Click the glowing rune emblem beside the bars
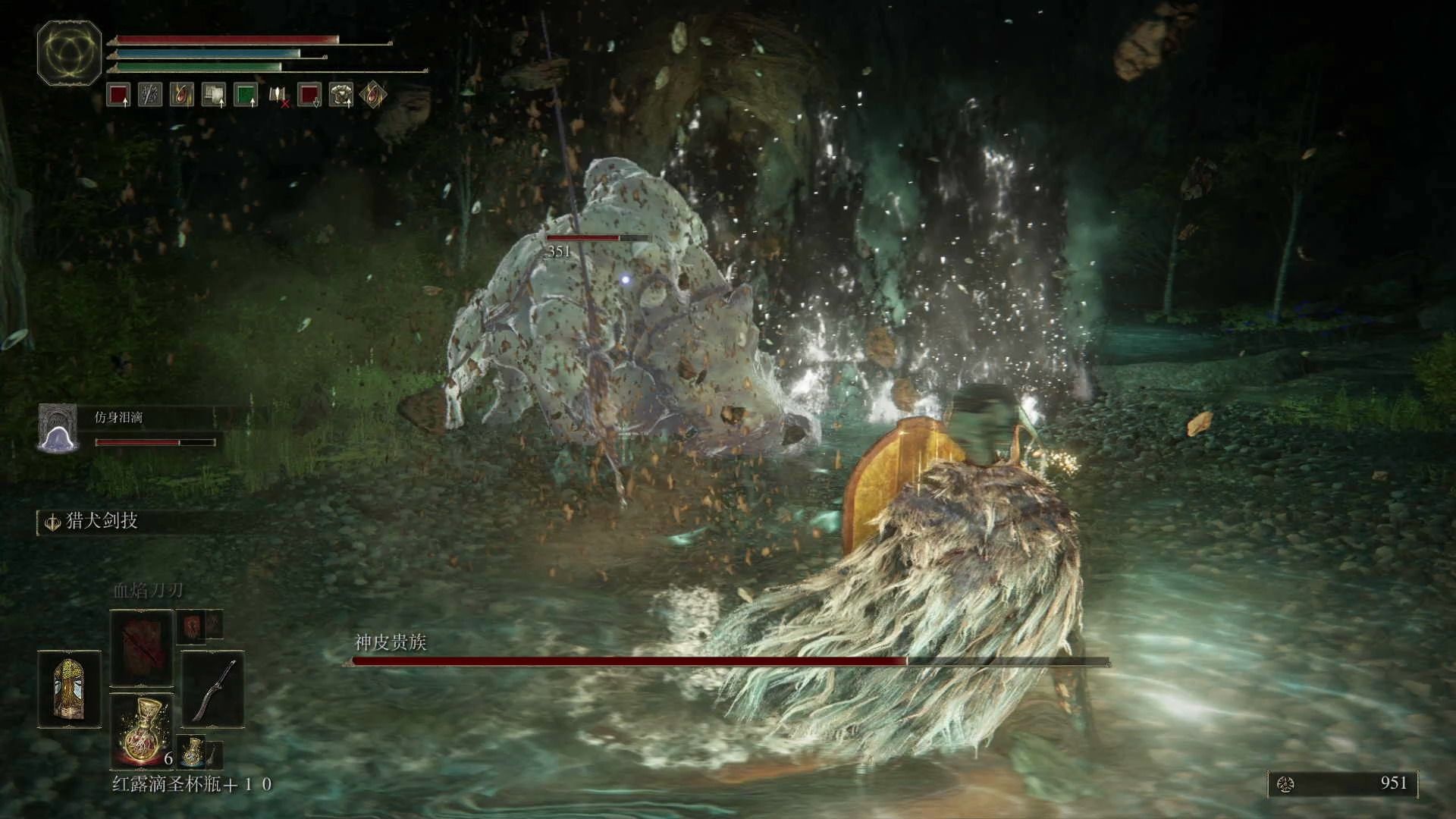 coord(69,52)
